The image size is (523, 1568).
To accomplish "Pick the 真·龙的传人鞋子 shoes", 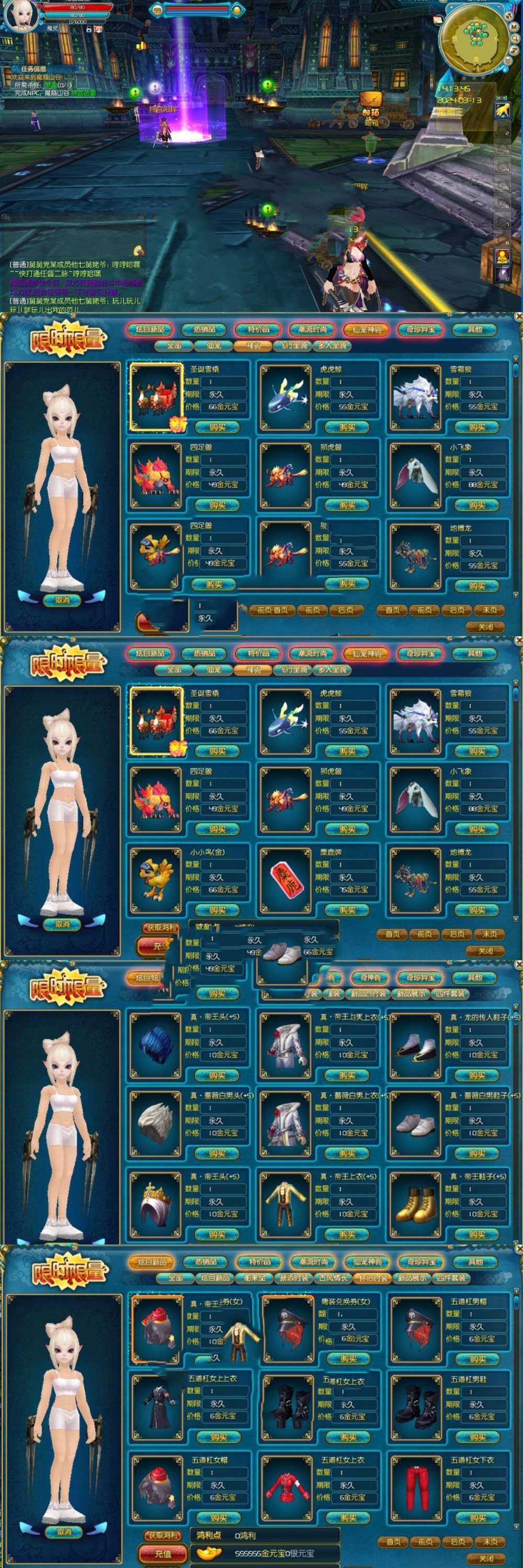I will (x=416, y=1044).
